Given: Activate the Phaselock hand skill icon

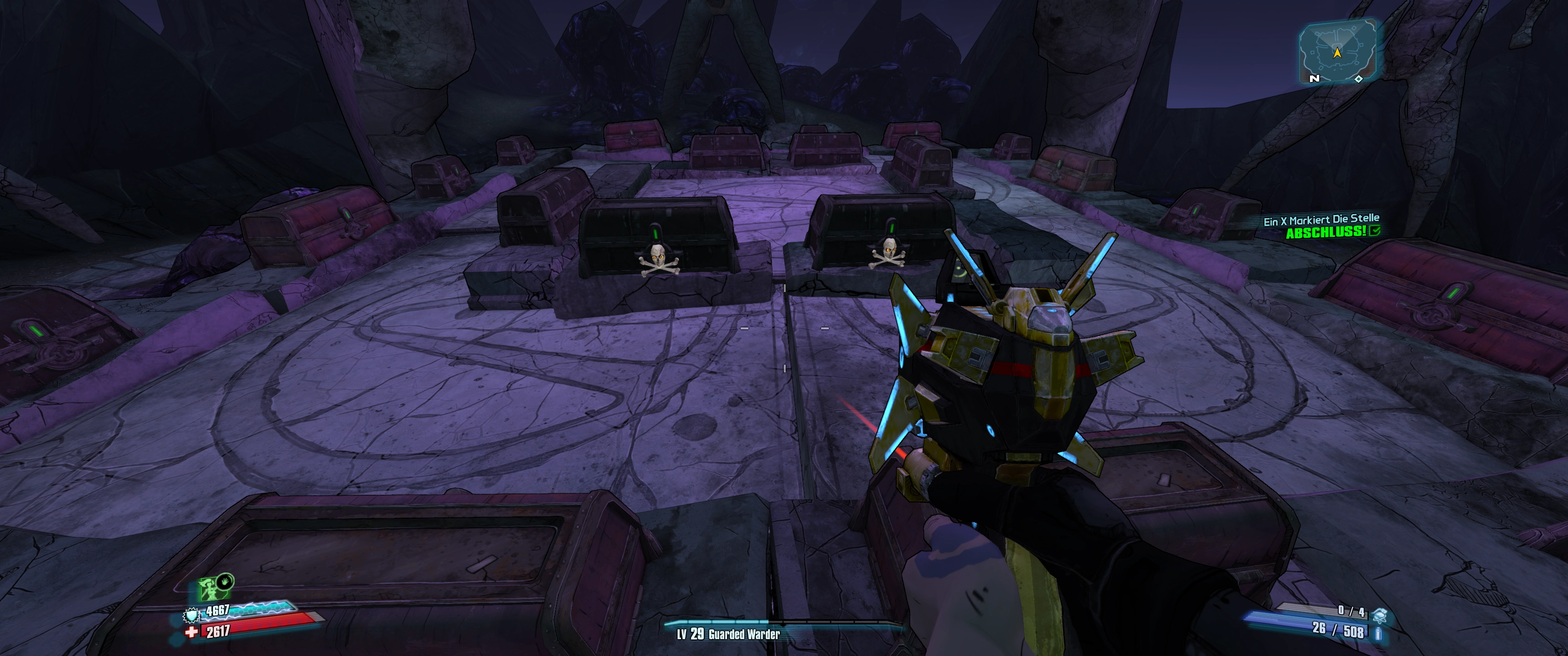Looking at the screenshot, I should [225, 580].
